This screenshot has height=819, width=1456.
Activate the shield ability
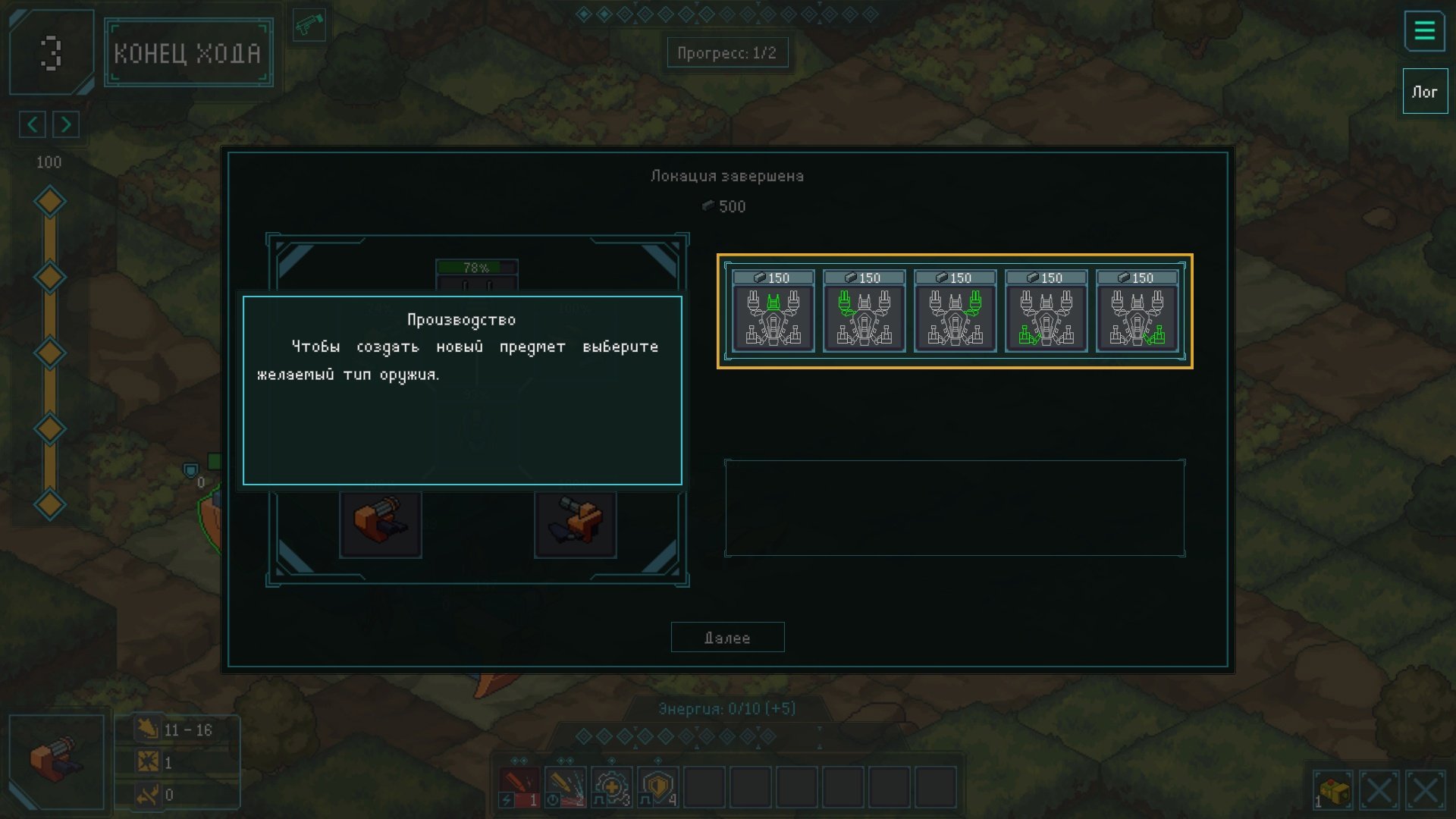[x=658, y=786]
